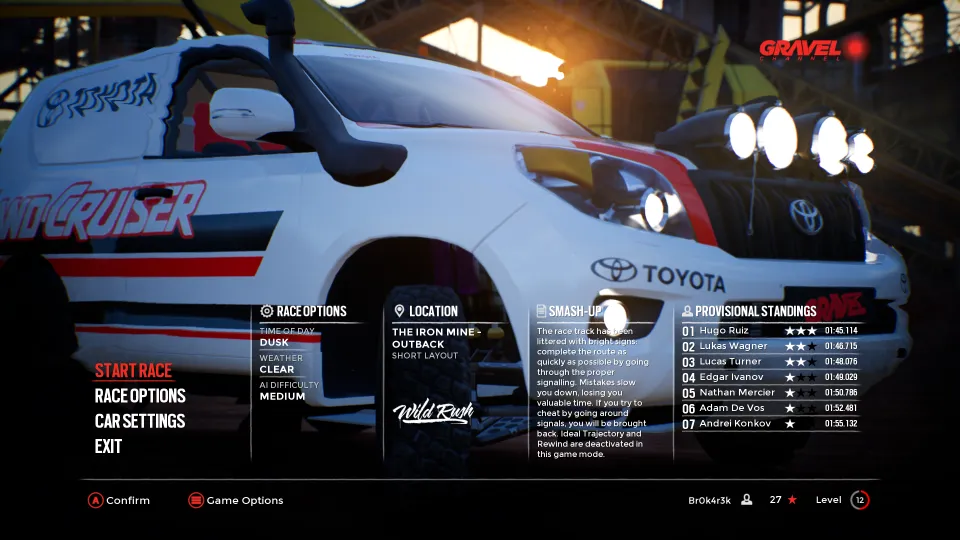Open the Race Options menu entry
This screenshot has width=960, height=540.
[x=140, y=396]
